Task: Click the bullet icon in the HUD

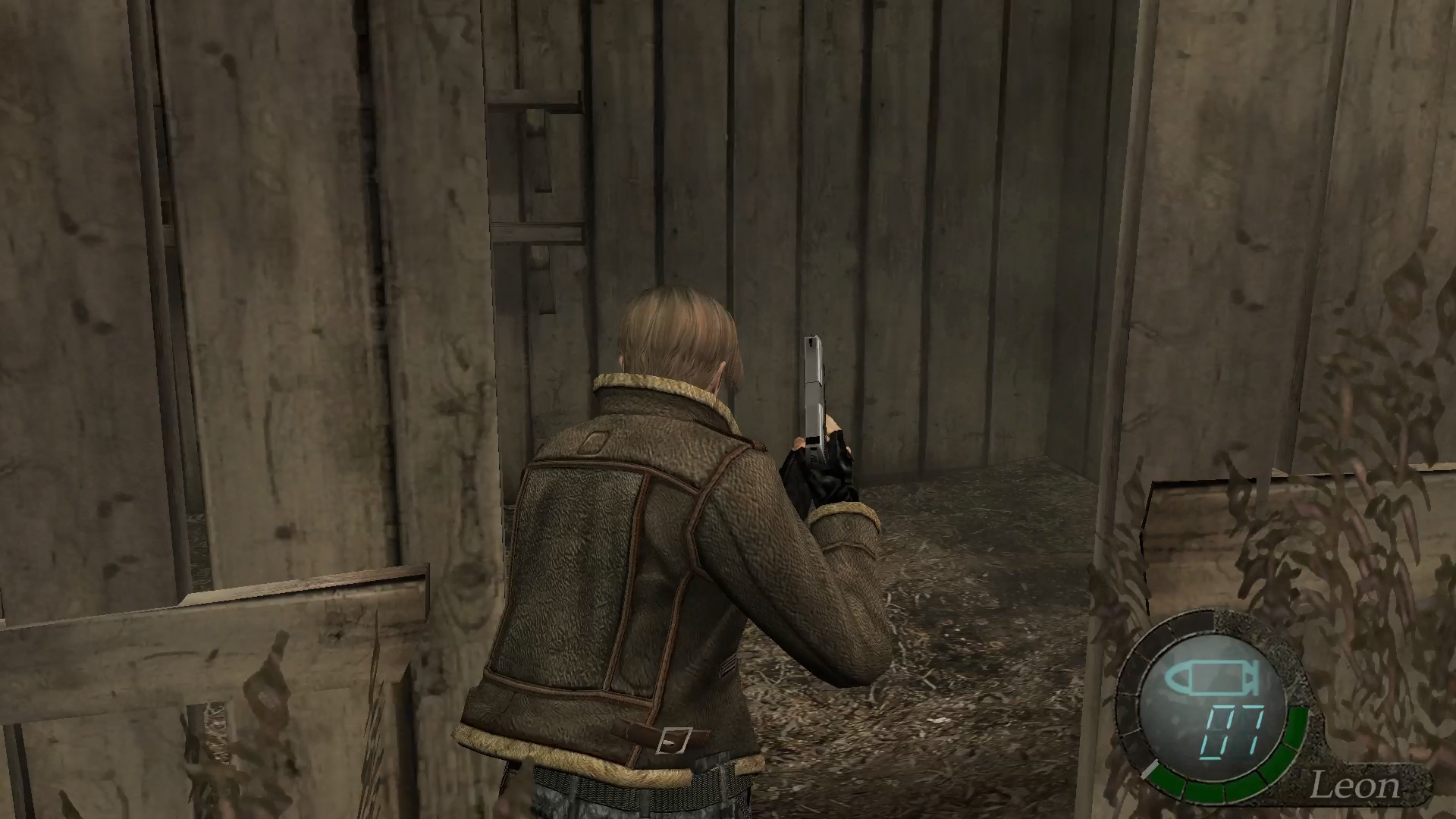Action: [x=1213, y=679]
